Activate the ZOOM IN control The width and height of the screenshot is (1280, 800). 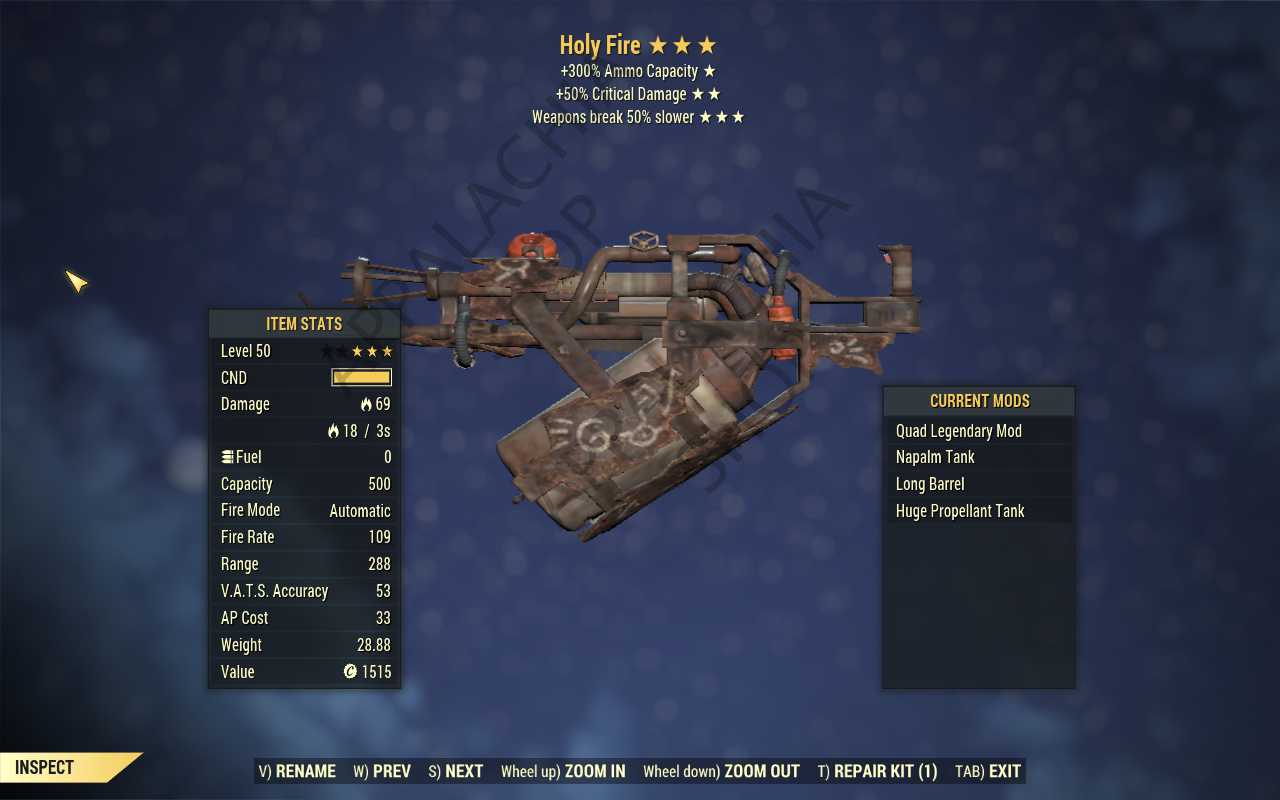(563, 771)
